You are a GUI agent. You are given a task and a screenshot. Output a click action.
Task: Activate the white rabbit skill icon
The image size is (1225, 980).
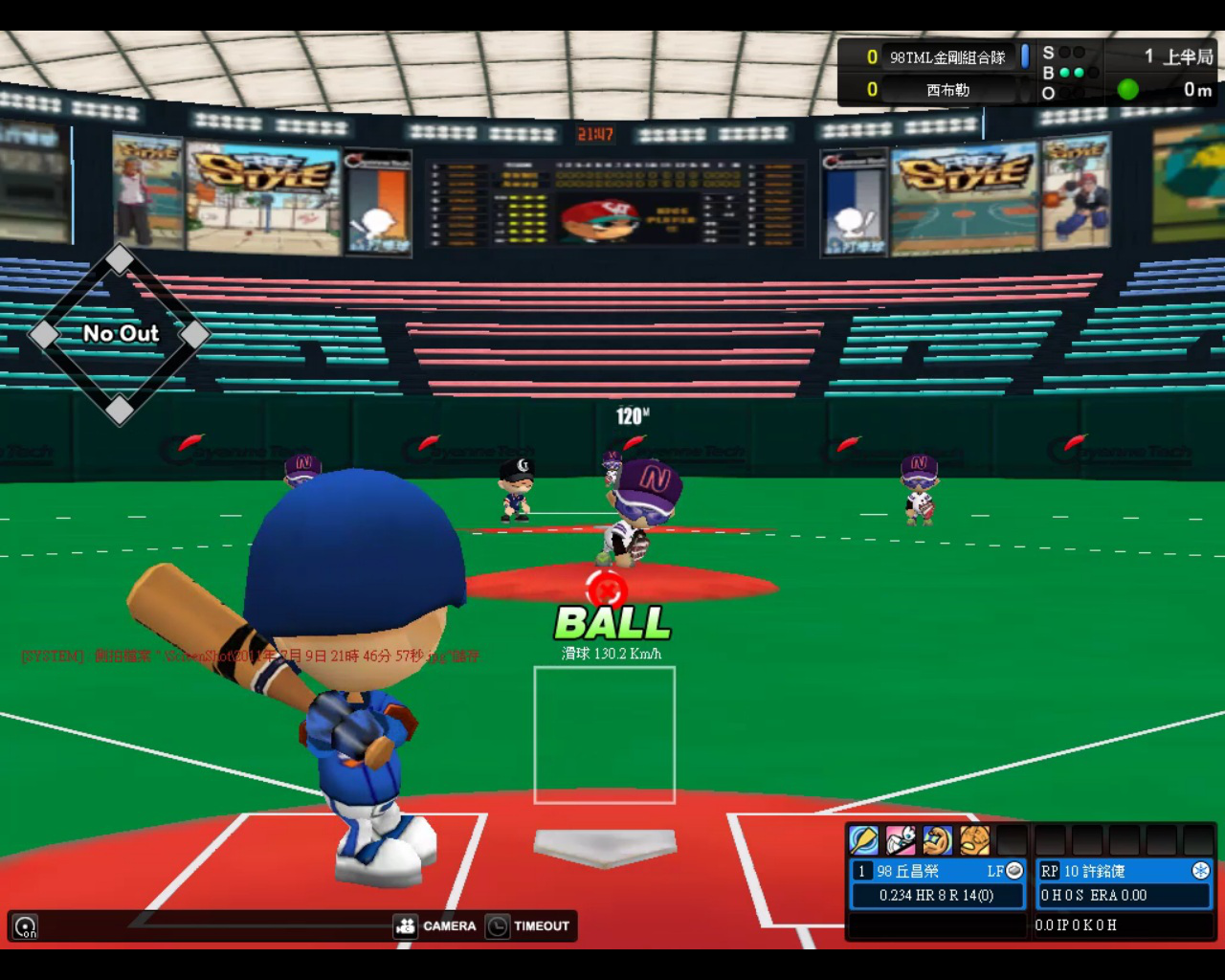pos(901,839)
